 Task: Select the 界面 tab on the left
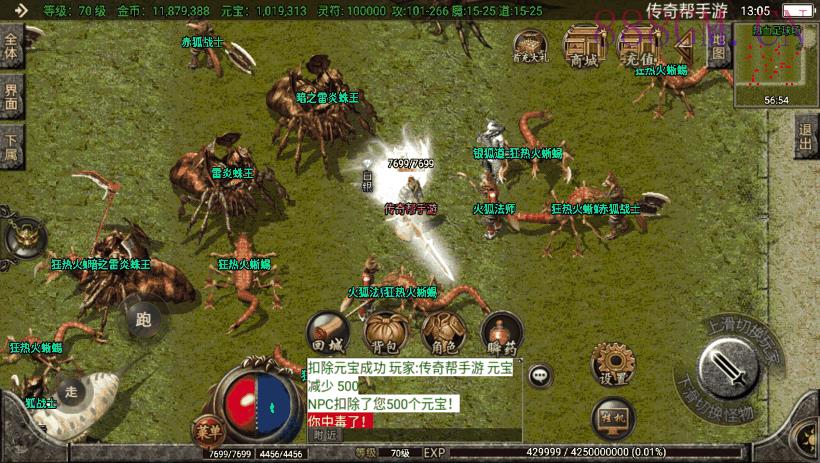12,97
